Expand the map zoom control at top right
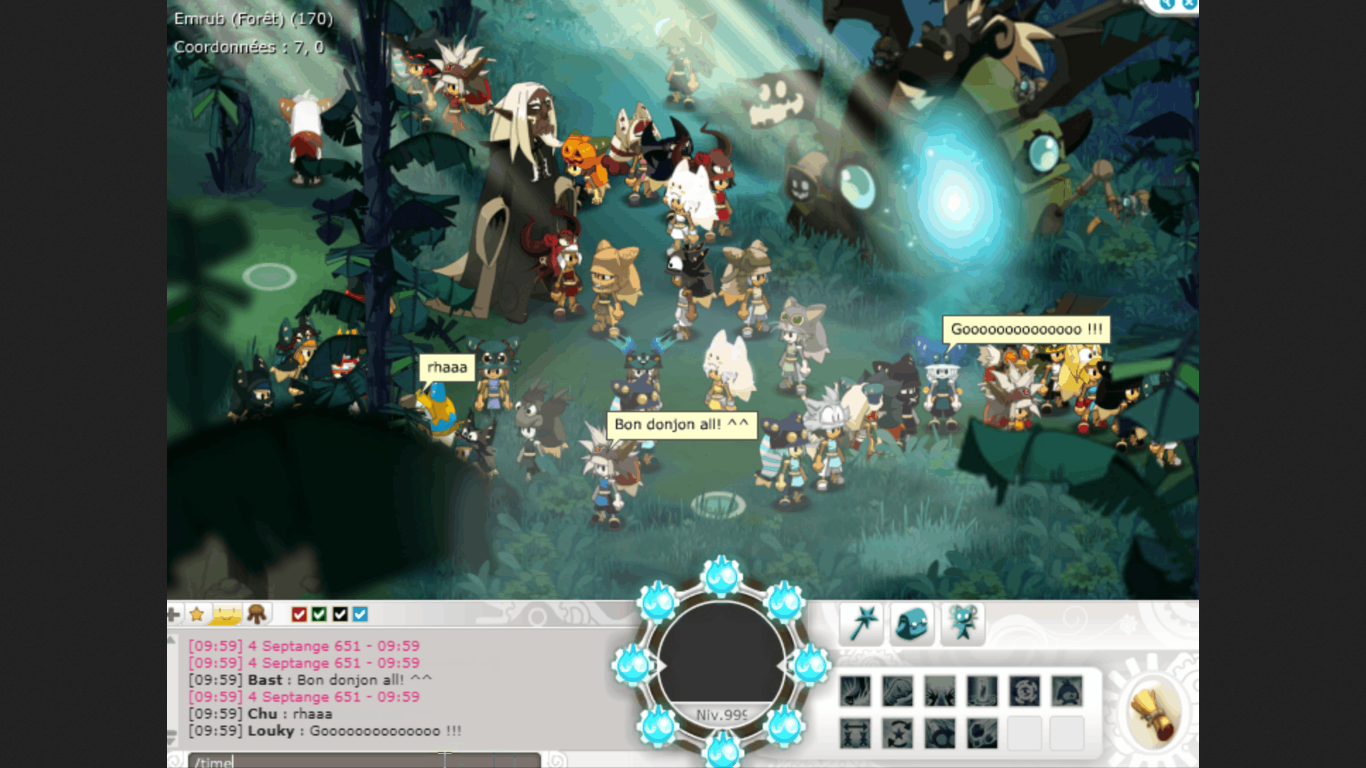The height and width of the screenshot is (768, 1366). pyautogui.click(x=1191, y=5)
